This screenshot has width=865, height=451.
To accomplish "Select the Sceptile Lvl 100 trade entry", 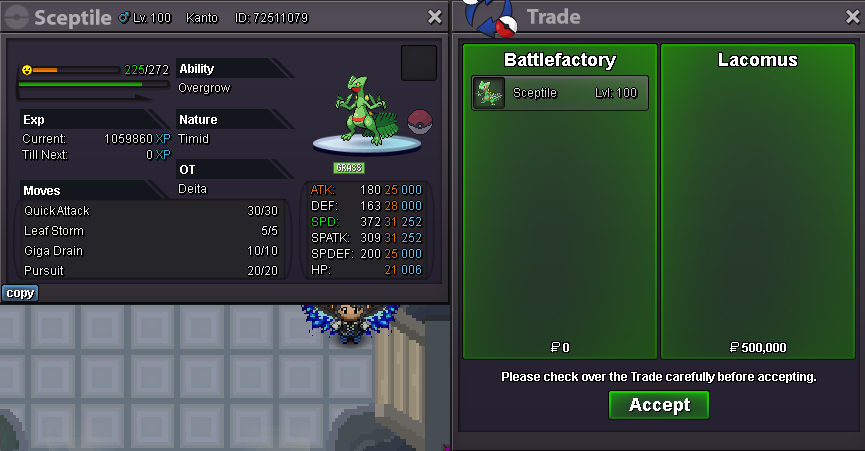I will pos(560,93).
